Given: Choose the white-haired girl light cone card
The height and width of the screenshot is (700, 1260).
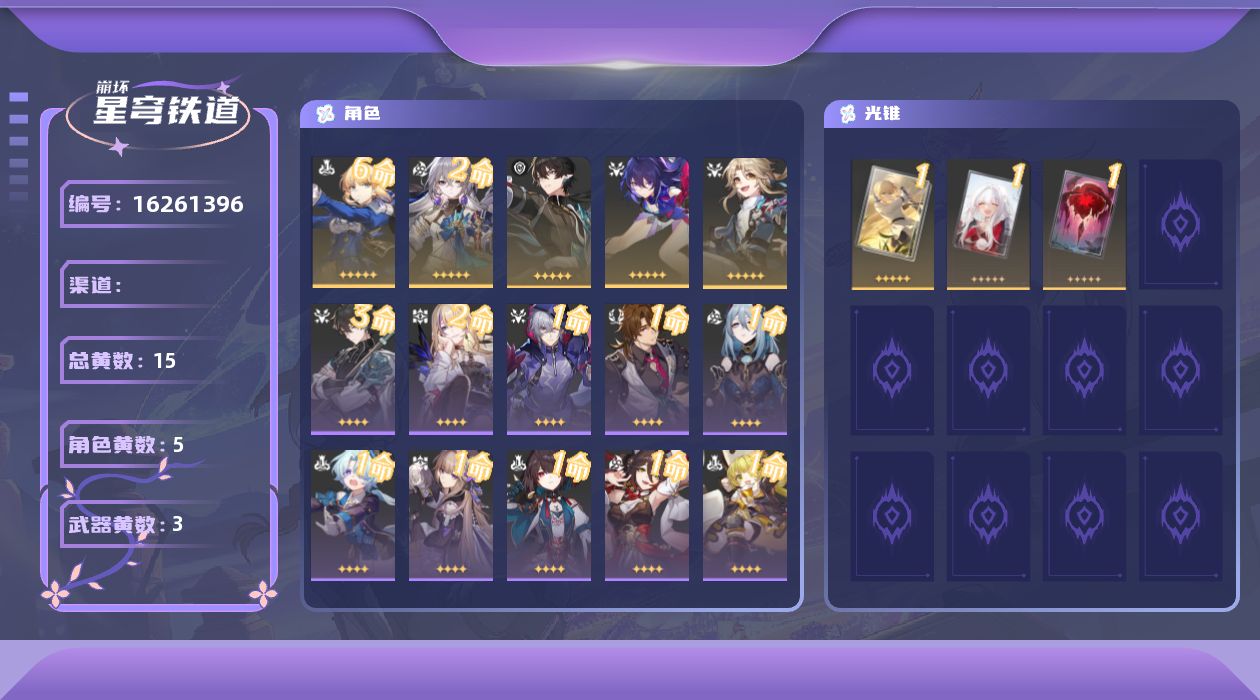Looking at the screenshot, I should coord(989,224).
